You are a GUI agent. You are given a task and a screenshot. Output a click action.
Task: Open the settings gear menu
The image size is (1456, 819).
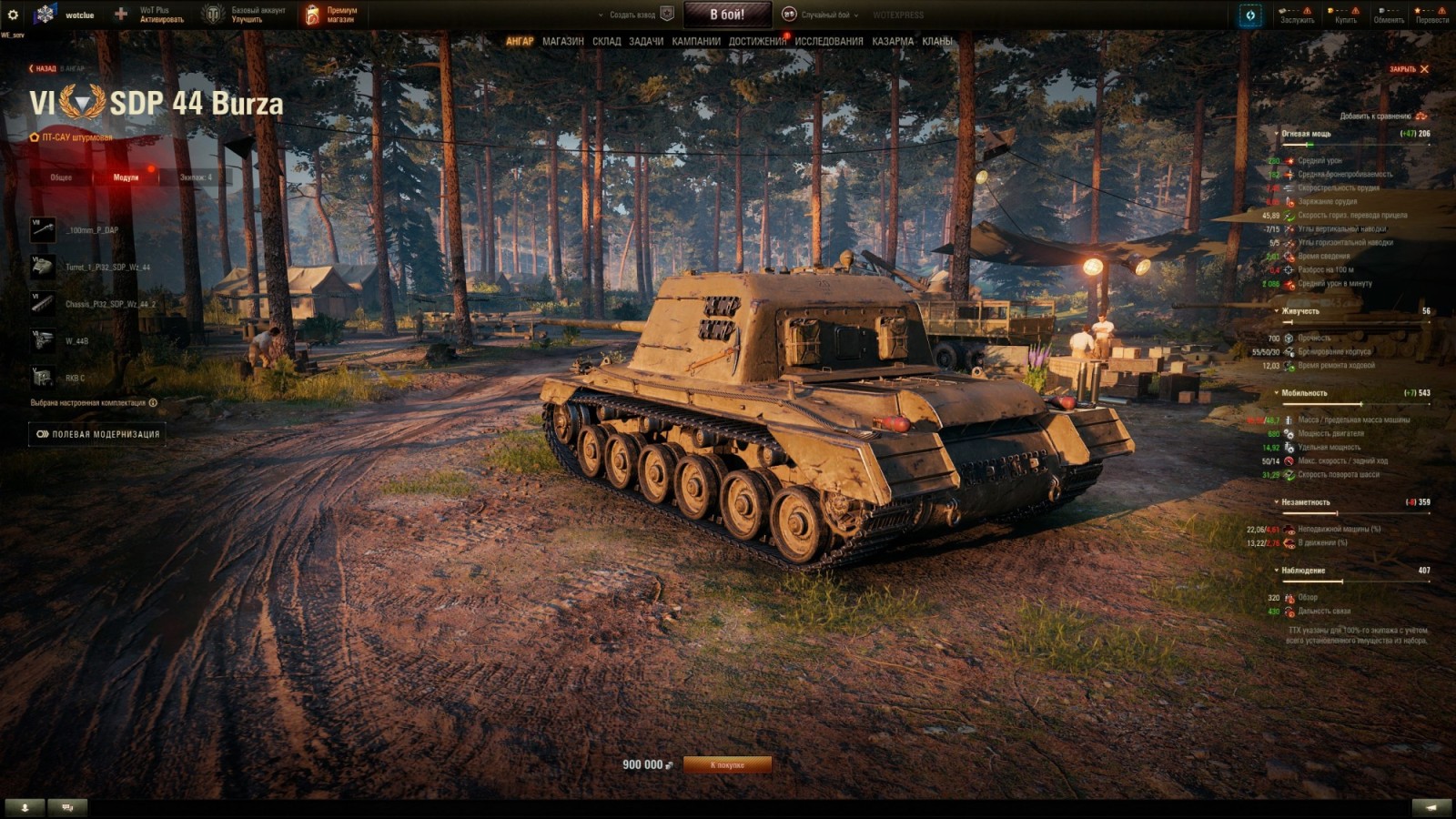pyautogui.click(x=12, y=15)
